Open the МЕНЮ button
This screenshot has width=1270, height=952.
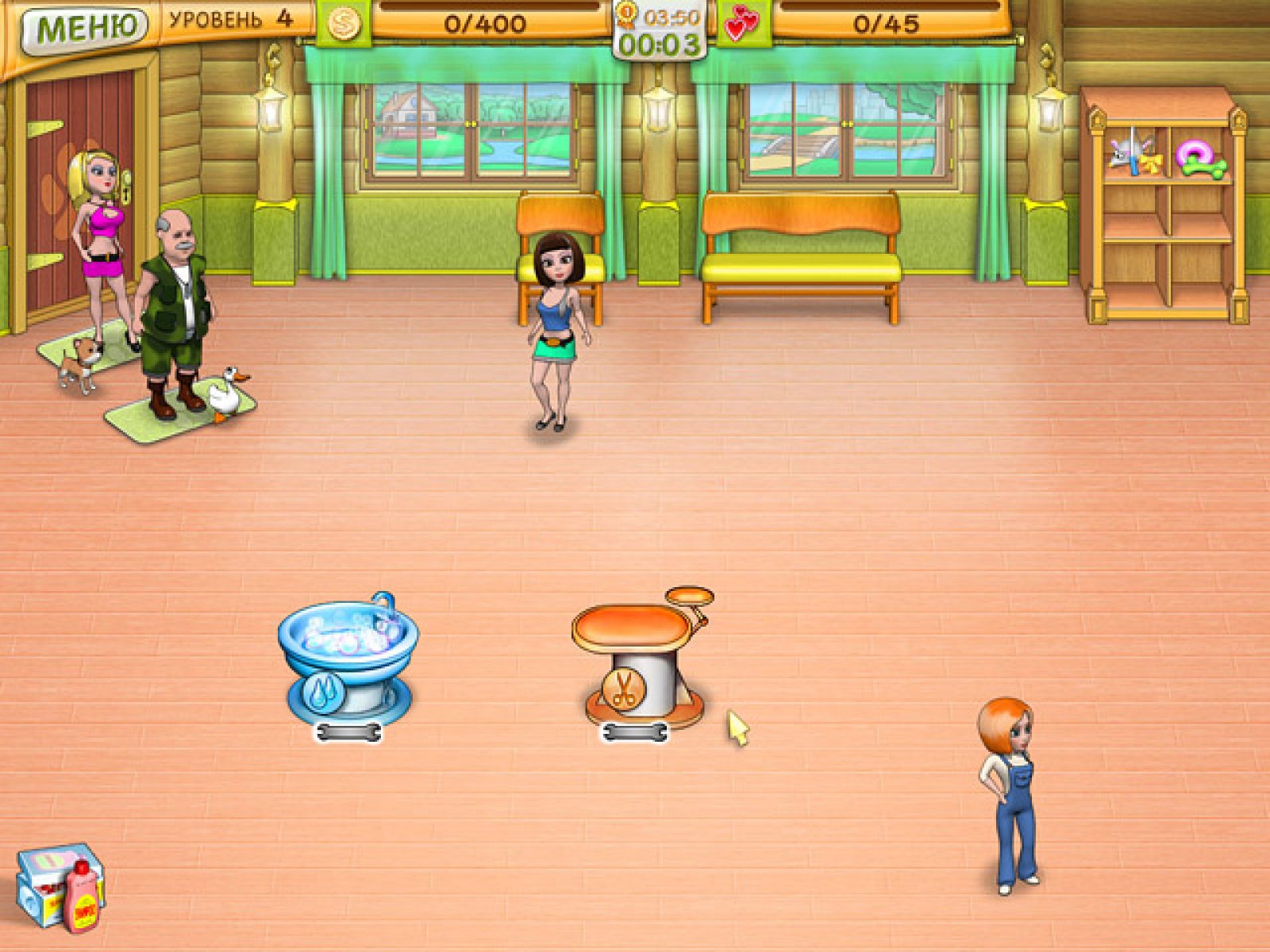83,29
